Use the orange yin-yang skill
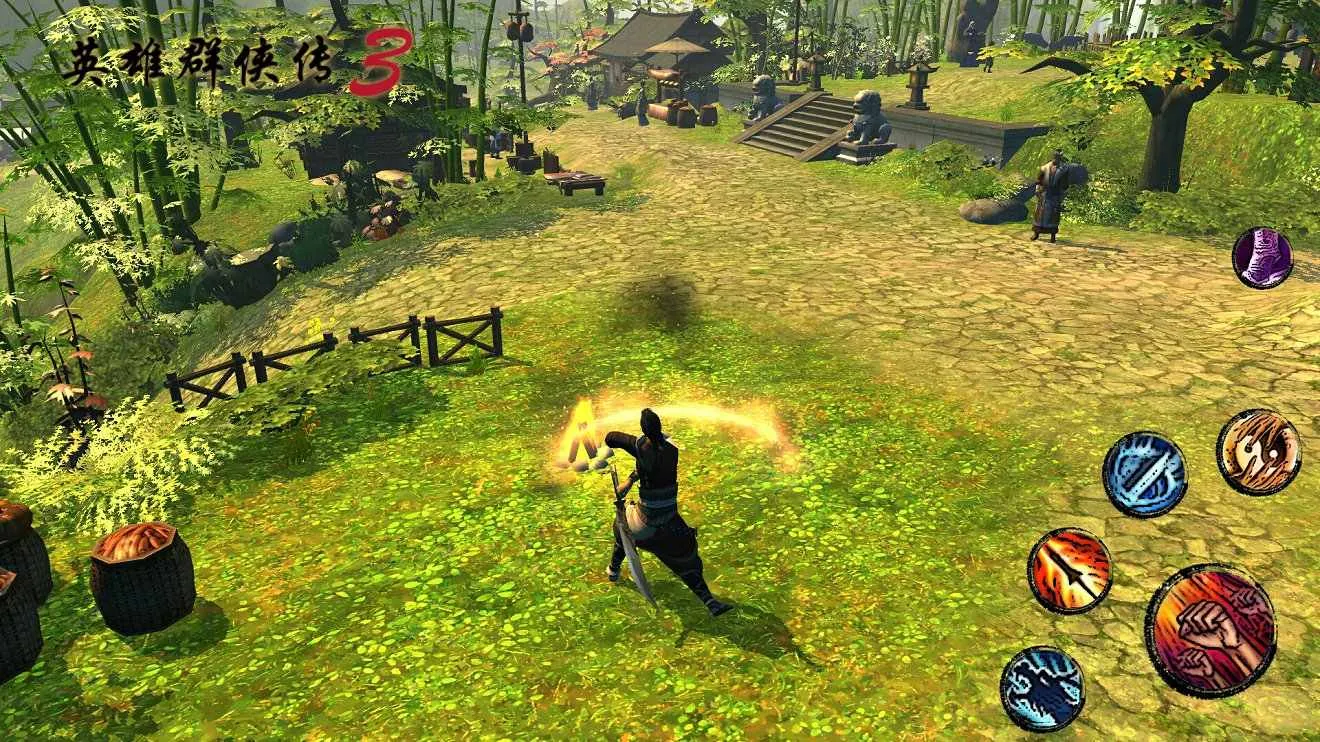This screenshot has width=1320, height=742. click(x=1258, y=452)
